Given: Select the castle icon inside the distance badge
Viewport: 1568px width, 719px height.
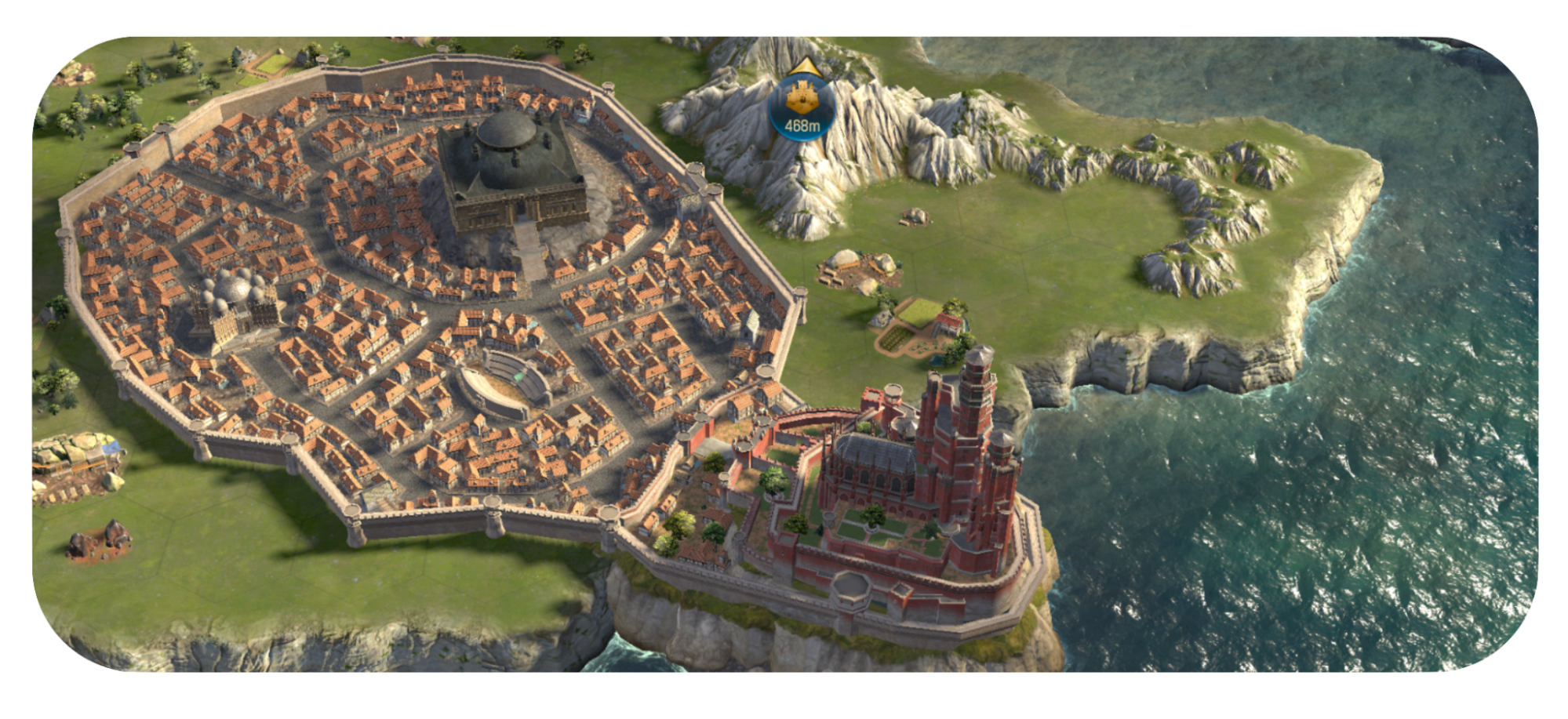Looking at the screenshot, I should (802, 96).
